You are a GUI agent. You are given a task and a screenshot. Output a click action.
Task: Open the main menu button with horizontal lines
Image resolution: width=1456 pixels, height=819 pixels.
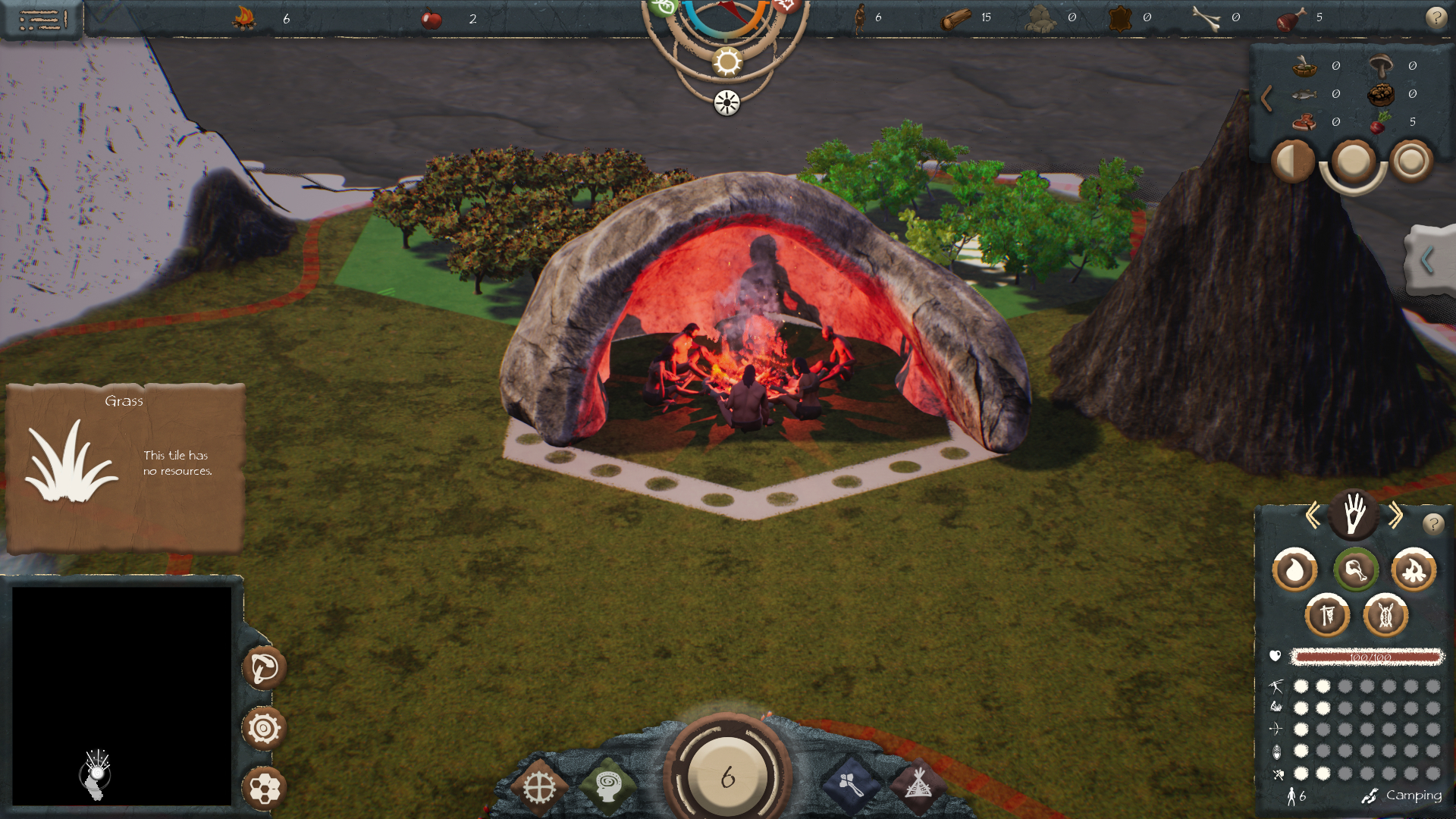coord(42,19)
